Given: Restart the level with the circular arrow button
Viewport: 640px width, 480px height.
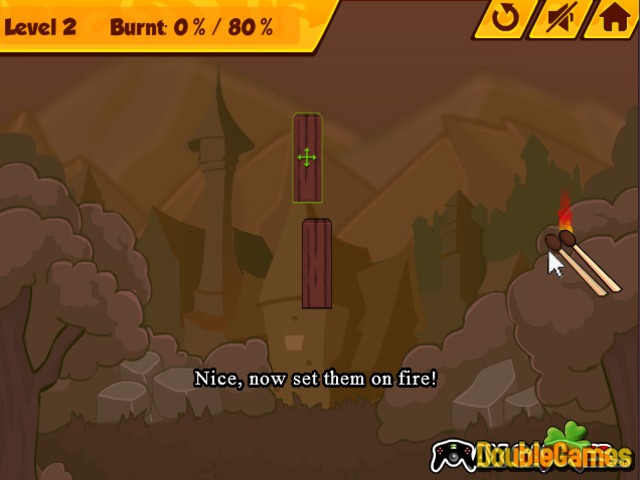Looking at the screenshot, I should pyautogui.click(x=503, y=18).
